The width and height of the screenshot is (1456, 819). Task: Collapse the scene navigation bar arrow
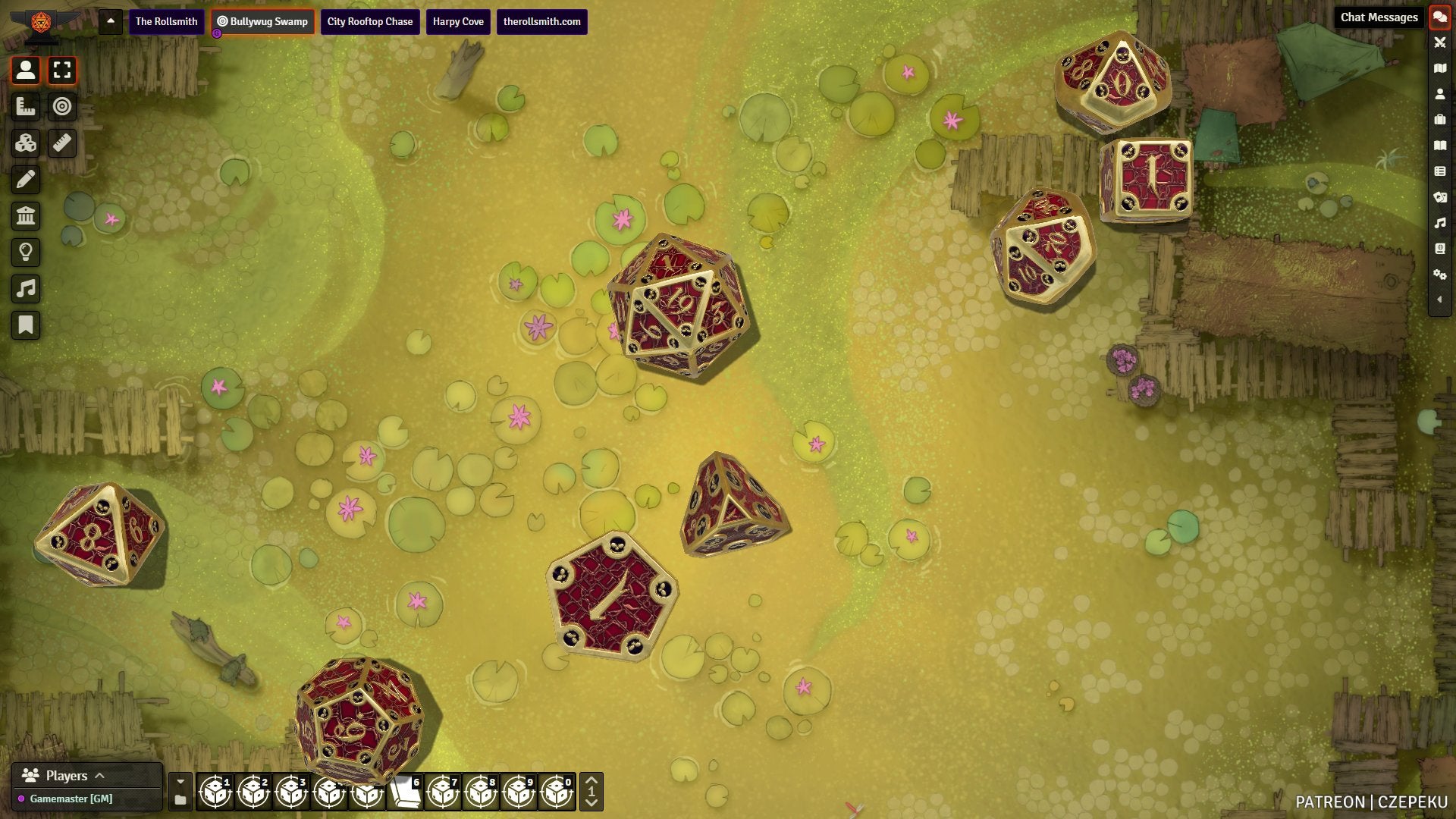tap(111, 21)
